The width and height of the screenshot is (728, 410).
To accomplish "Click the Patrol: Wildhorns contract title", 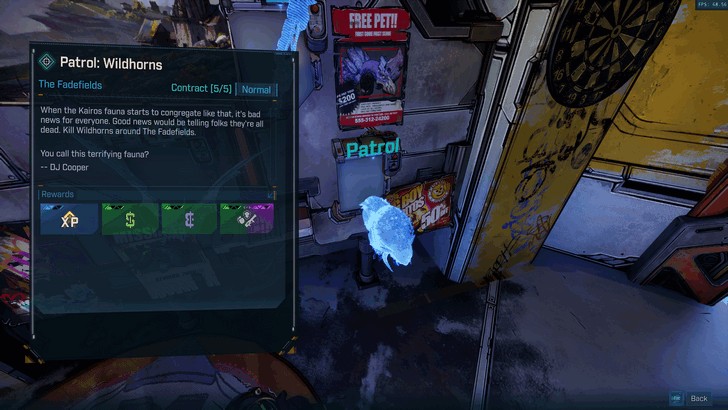I will [111, 65].
